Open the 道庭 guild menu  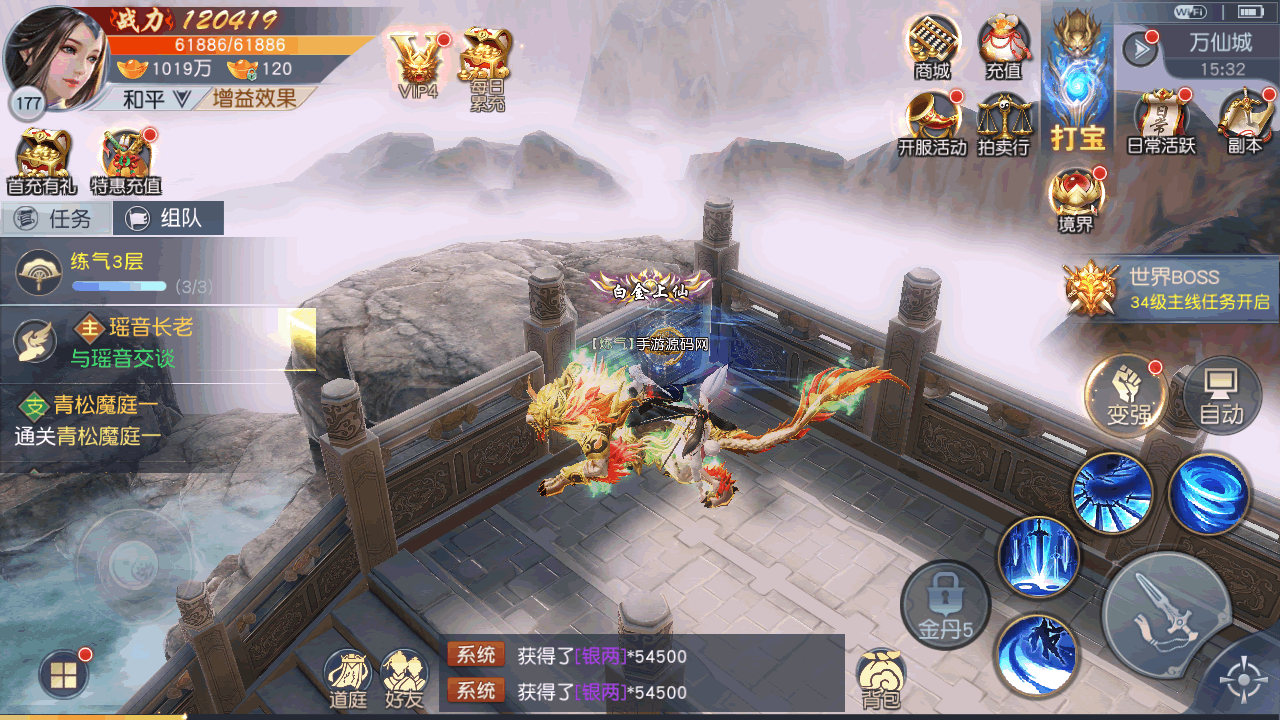click(348, 678)
